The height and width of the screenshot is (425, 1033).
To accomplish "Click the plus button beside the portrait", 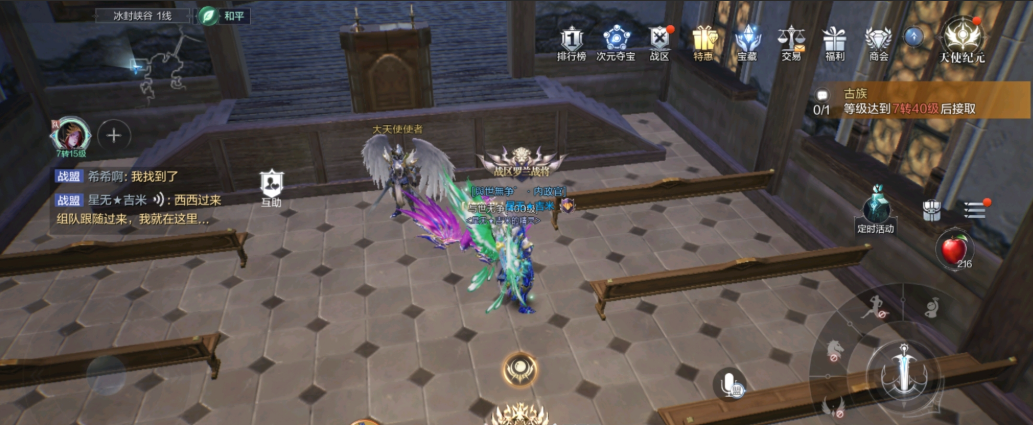I will tap(114, 135).
